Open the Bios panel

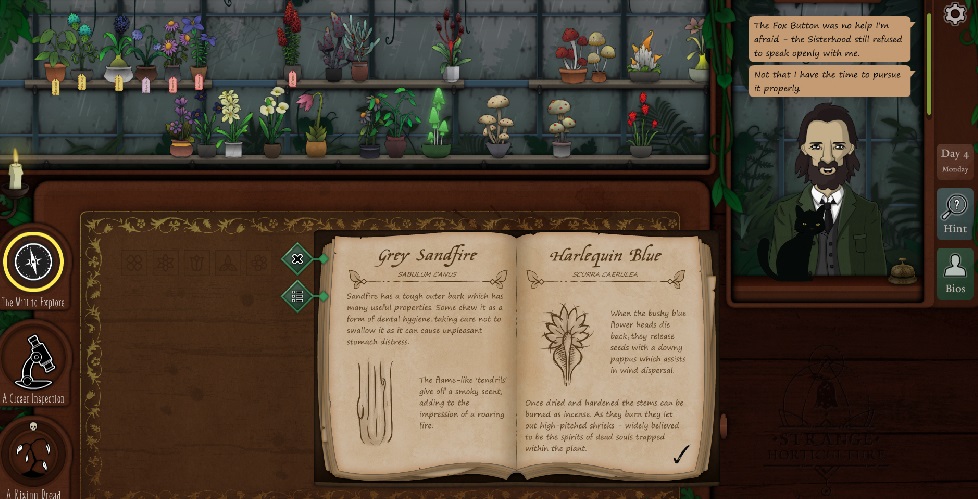point(955,272)
